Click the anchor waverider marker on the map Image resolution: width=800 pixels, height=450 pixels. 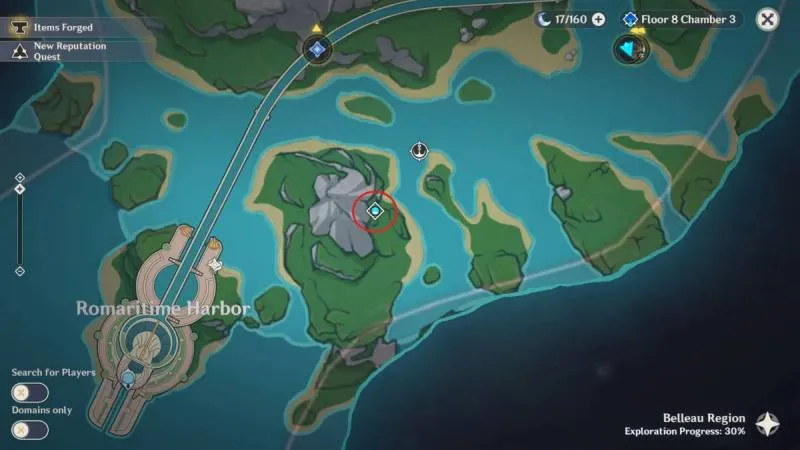(x=420, y=151)
